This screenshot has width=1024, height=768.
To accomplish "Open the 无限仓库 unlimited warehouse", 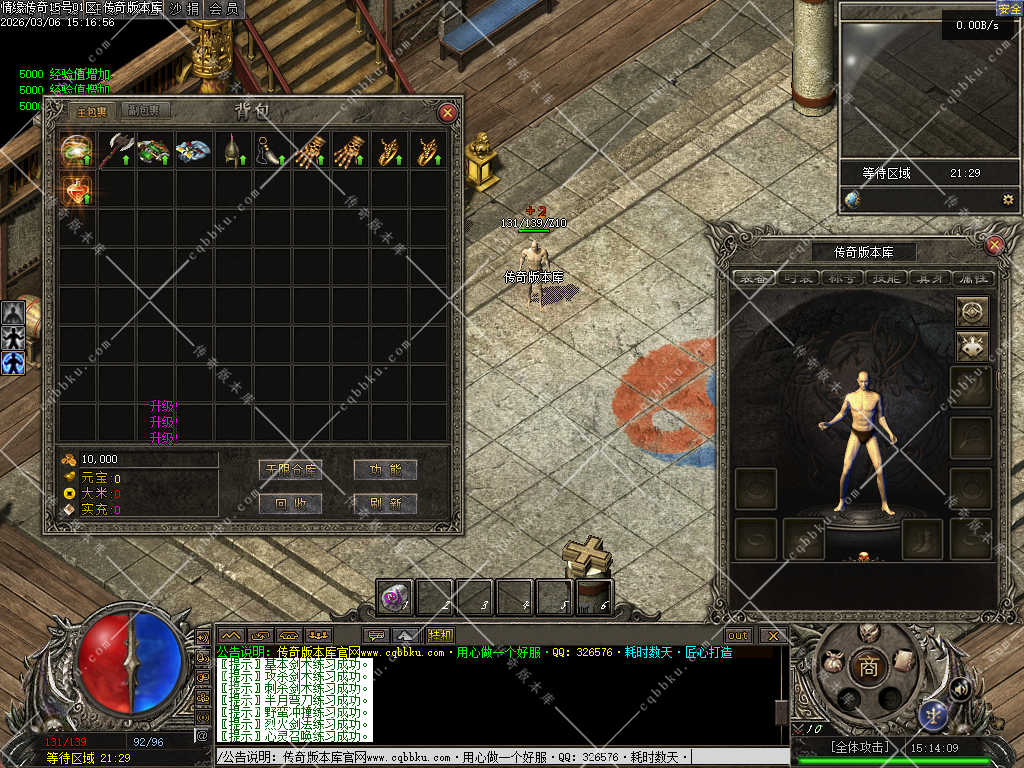I will (x=290, y=469).
